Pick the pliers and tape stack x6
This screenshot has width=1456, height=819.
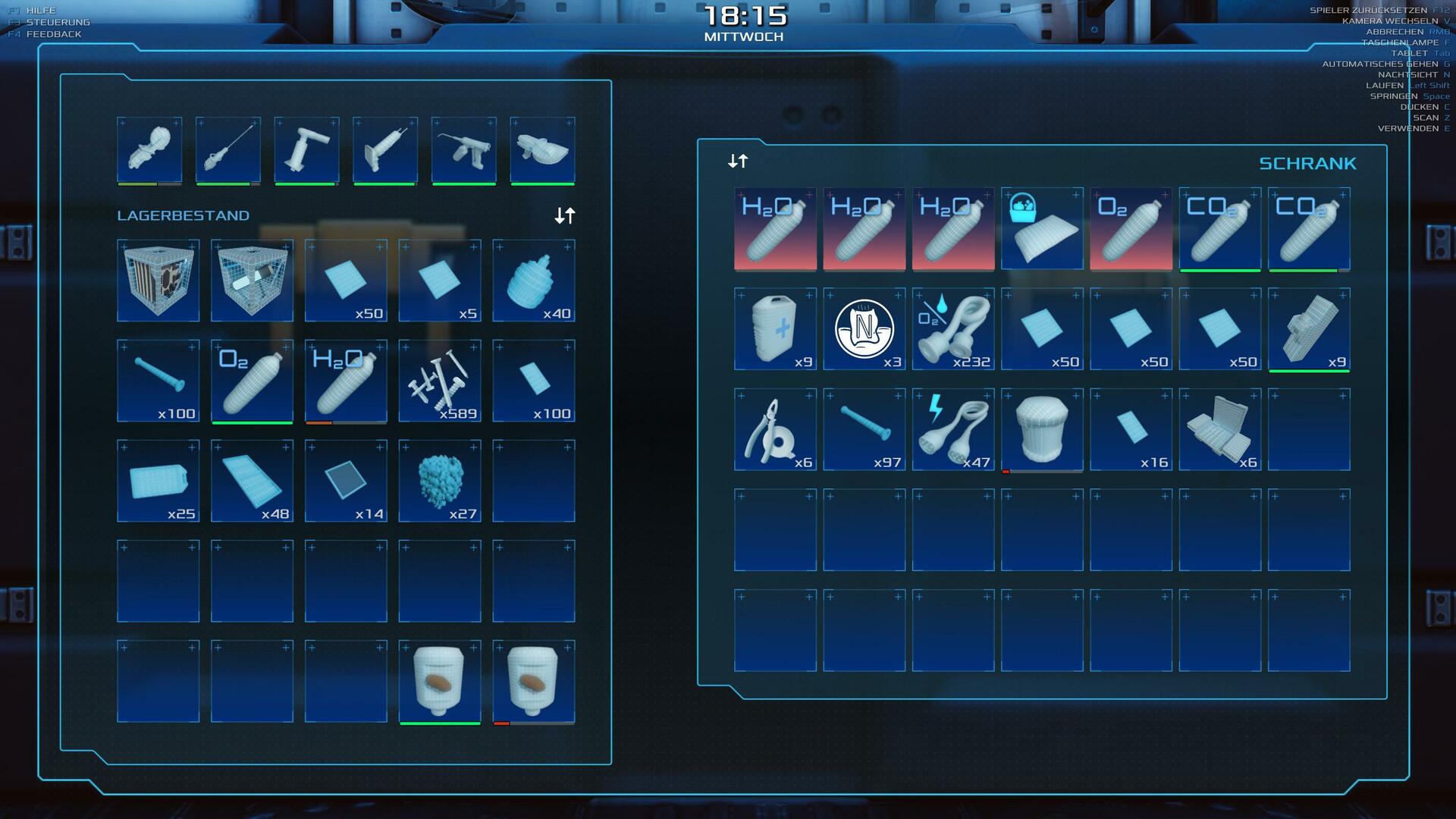775,429
